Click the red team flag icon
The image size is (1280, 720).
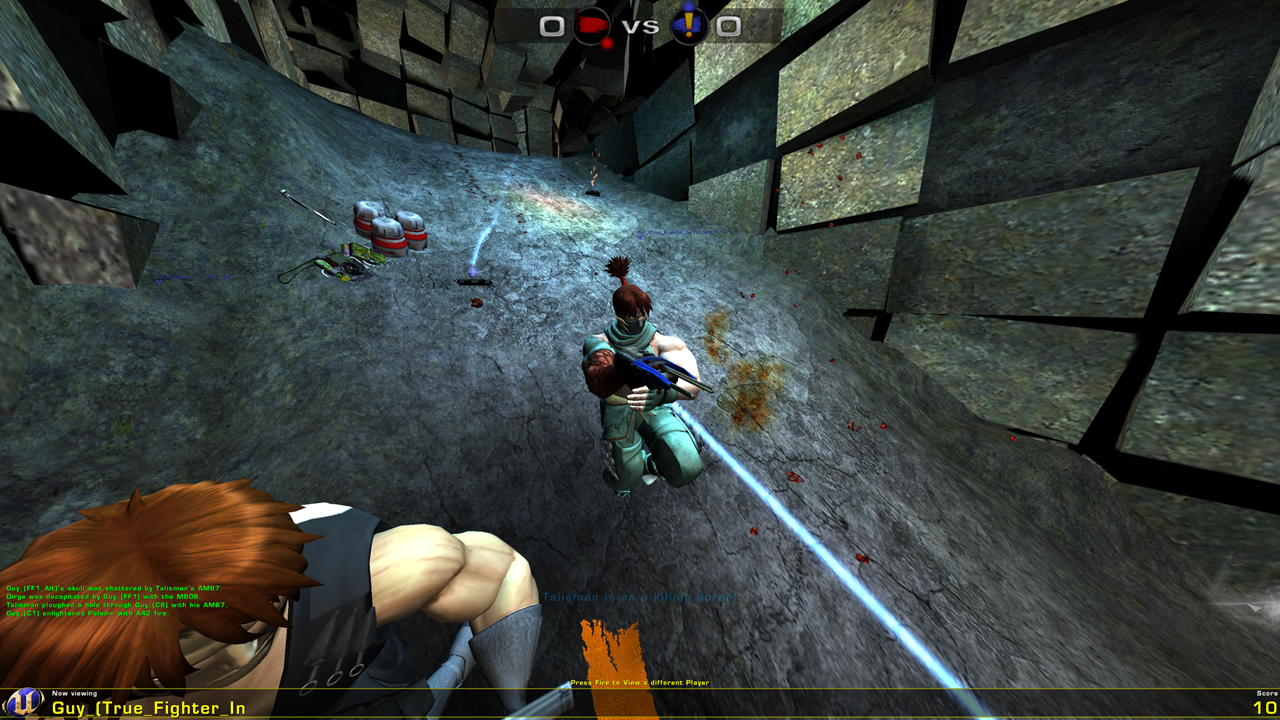pyautogui.click(x=591, y=26)
